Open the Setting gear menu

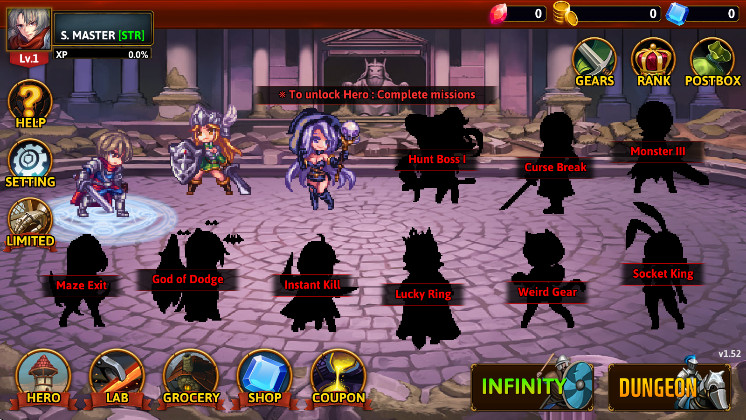coord(30,162)
